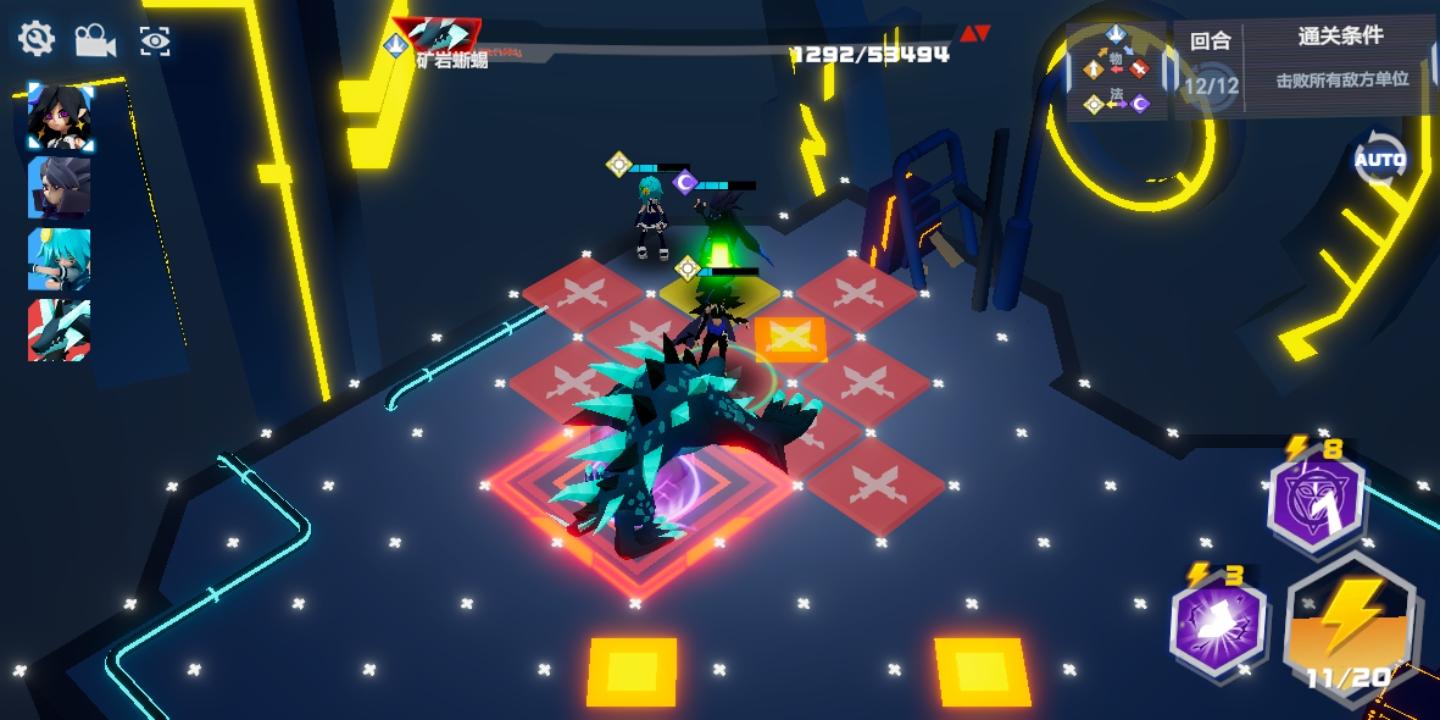Screen dimensions: 1440x720
Task: Expand the 通关条件 victory conditions panel
Action: [1340, 38]
